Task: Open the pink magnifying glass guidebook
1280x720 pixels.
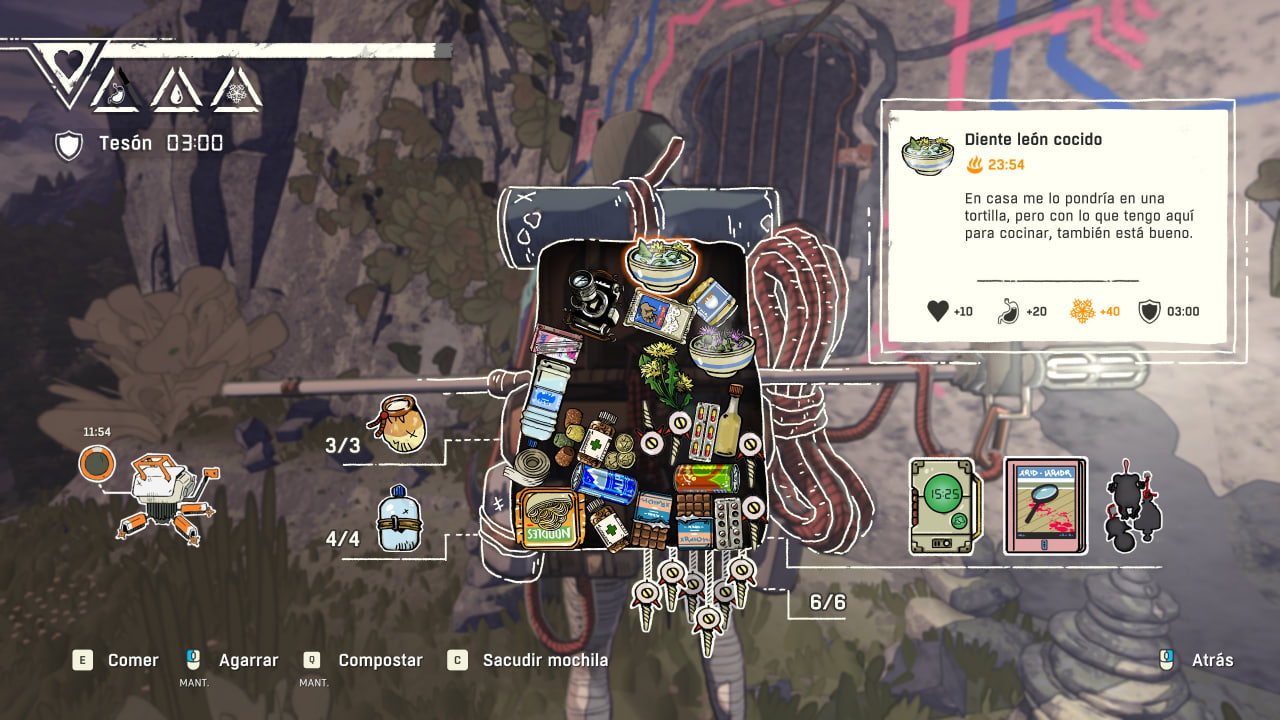Action: 1045,506
